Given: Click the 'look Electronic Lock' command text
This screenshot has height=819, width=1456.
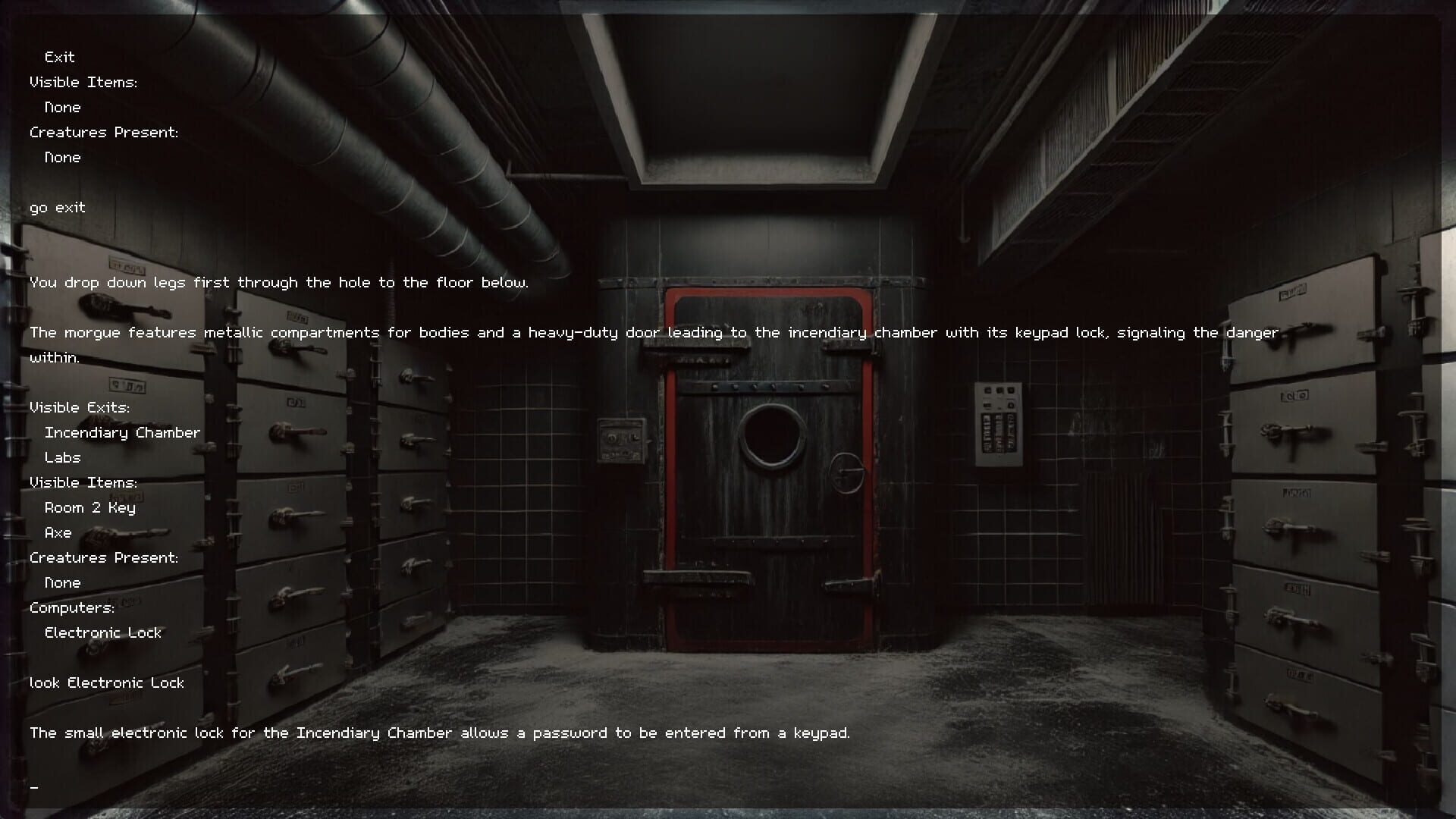Looking at the screenshot, I should point(107,682).
